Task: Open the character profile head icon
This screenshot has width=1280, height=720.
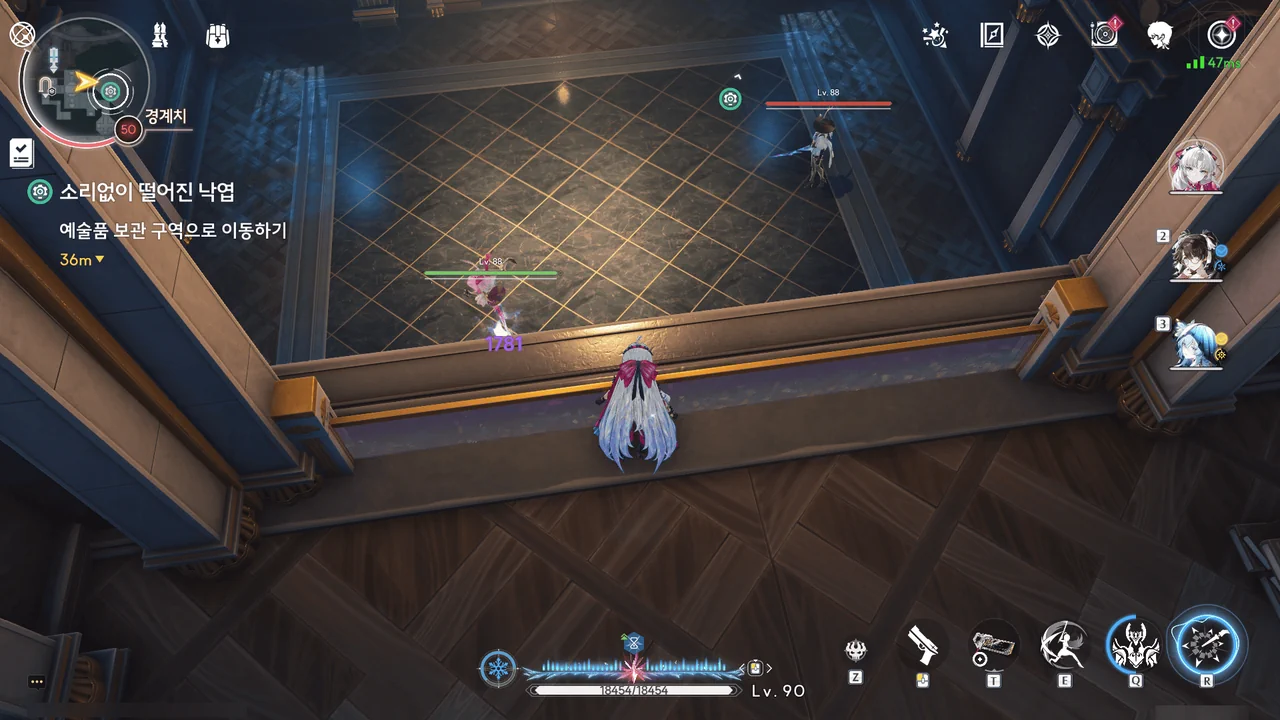Action: (x=1160, y=36)
